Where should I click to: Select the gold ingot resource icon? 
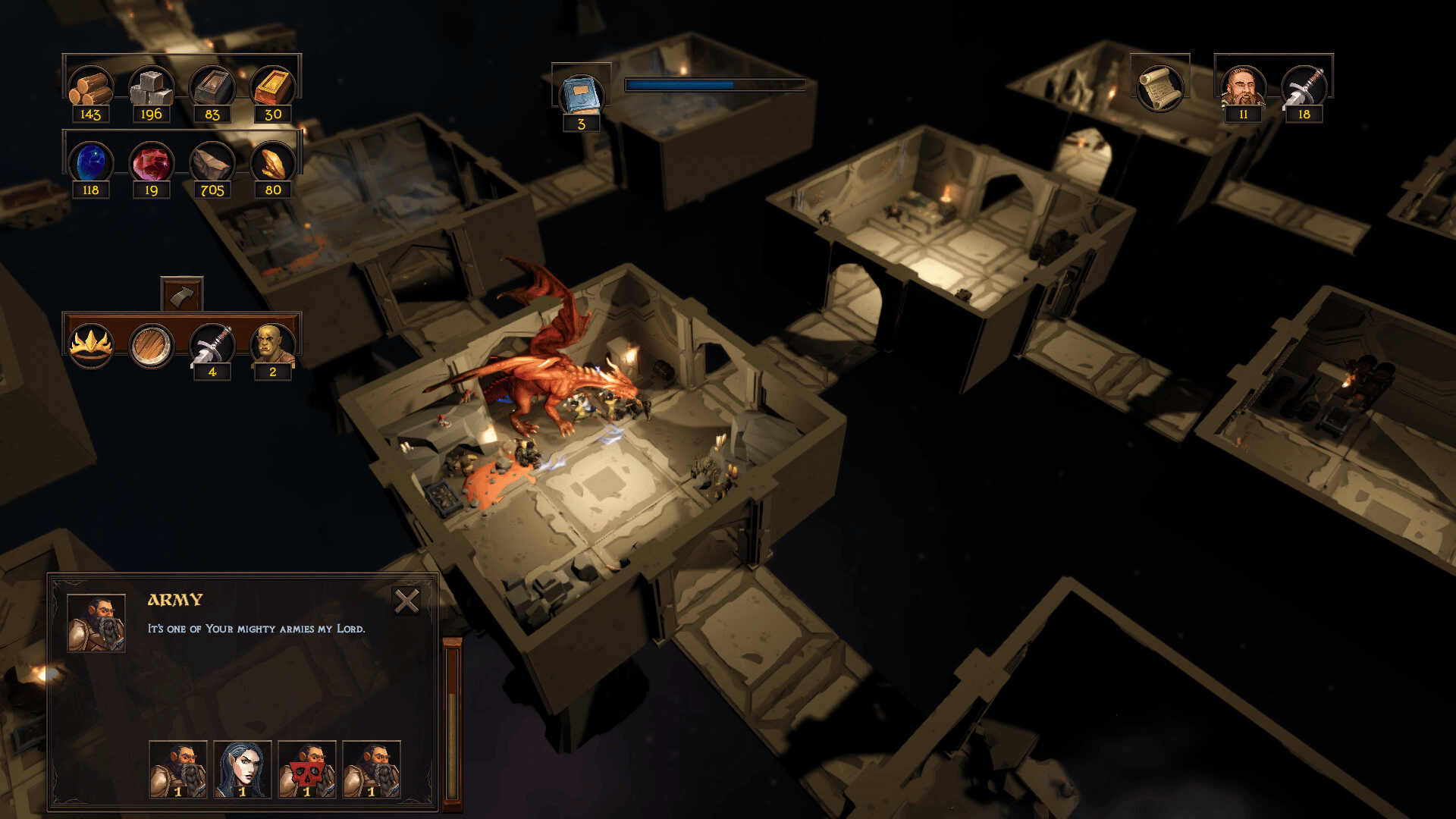click(x=273, y=87)
